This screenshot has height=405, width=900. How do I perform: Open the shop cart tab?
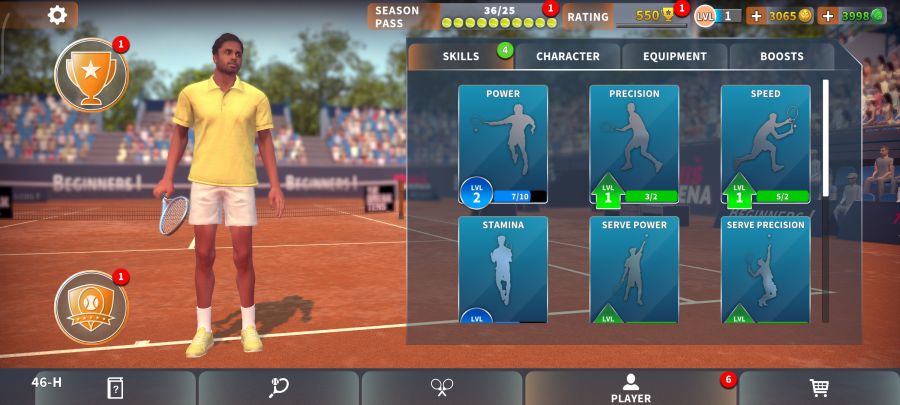point(819,388)
